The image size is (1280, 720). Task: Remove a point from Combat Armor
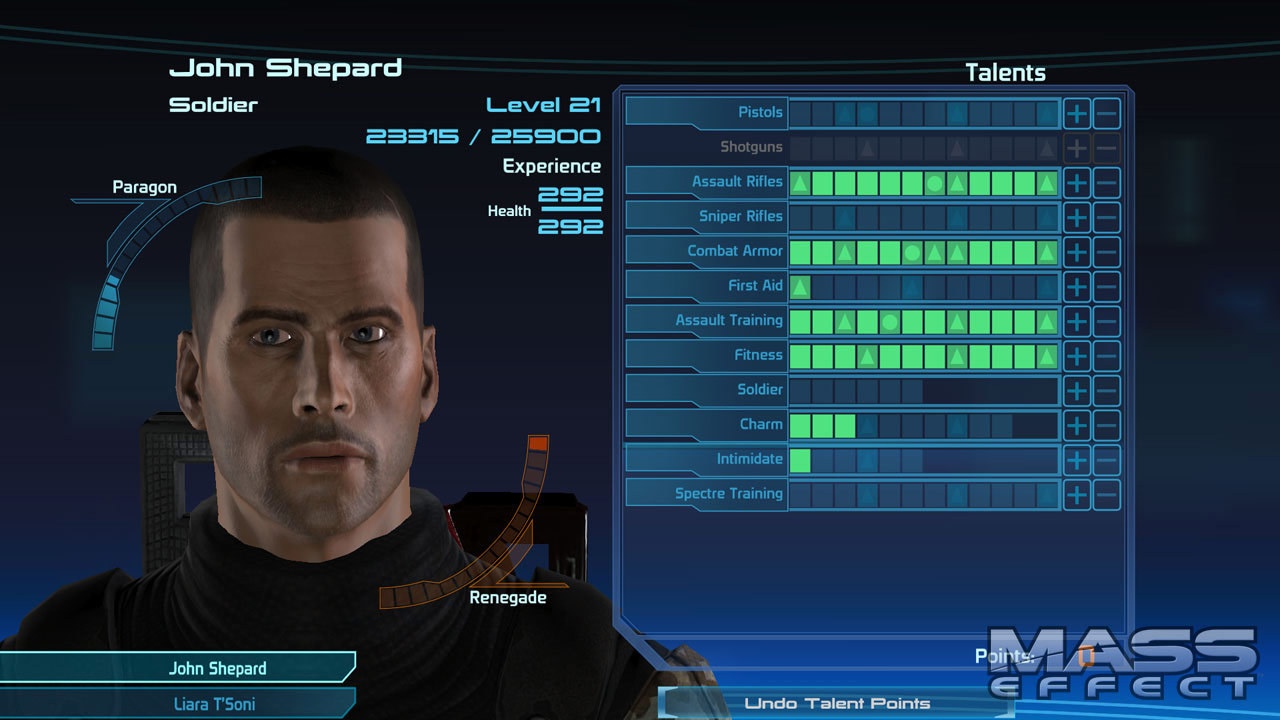point(1107,251)
